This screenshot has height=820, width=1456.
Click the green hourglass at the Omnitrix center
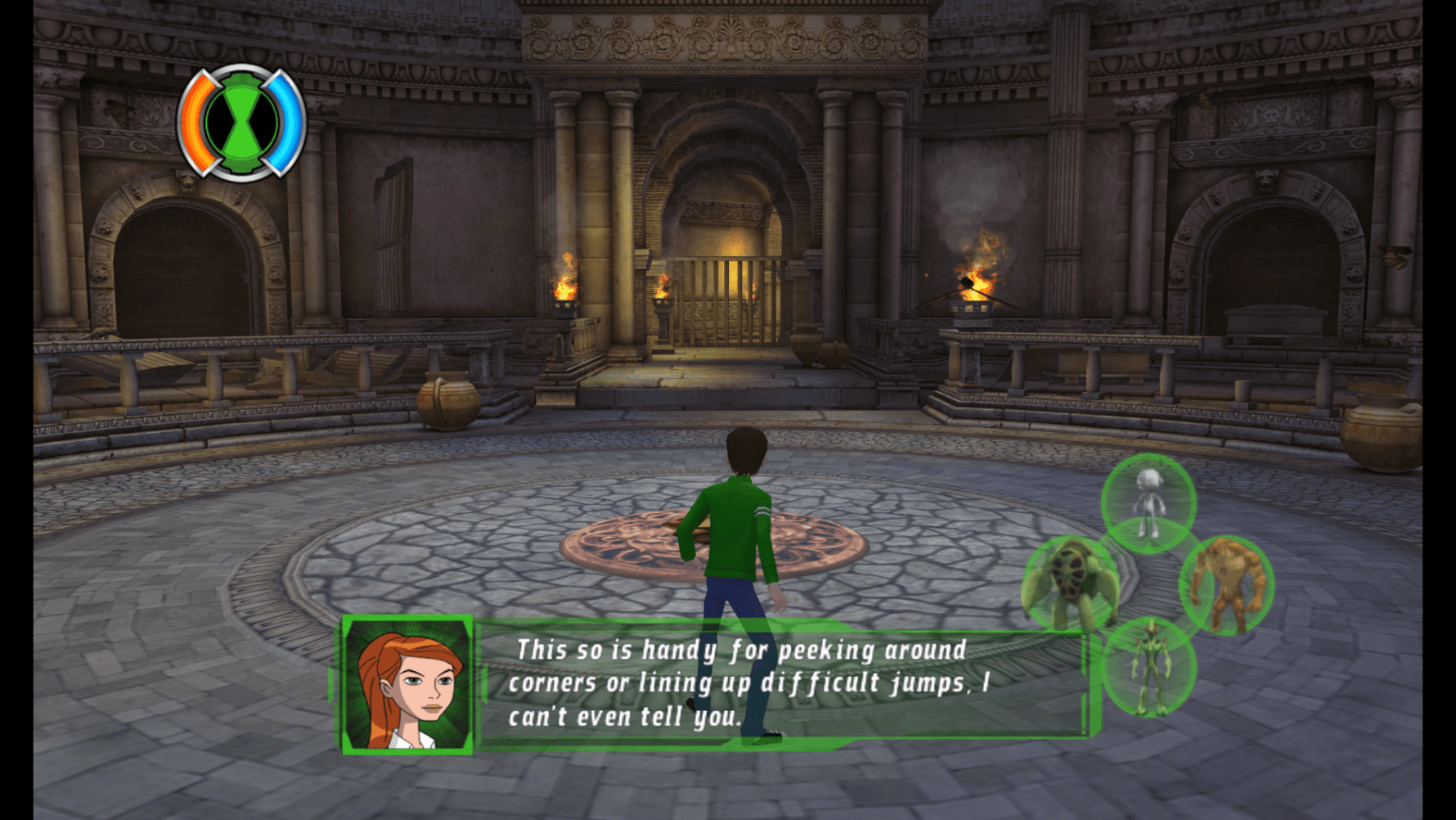pyautogui.click(x=243, y=121)
